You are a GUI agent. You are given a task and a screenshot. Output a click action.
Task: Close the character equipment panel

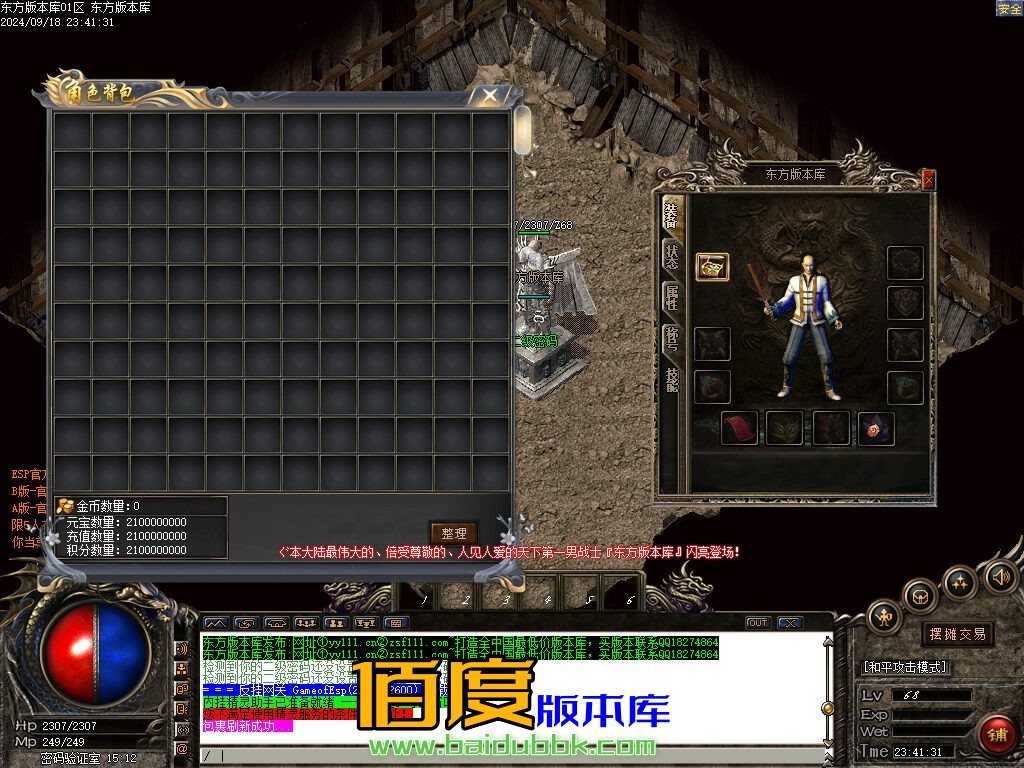(x=929, y=179)
